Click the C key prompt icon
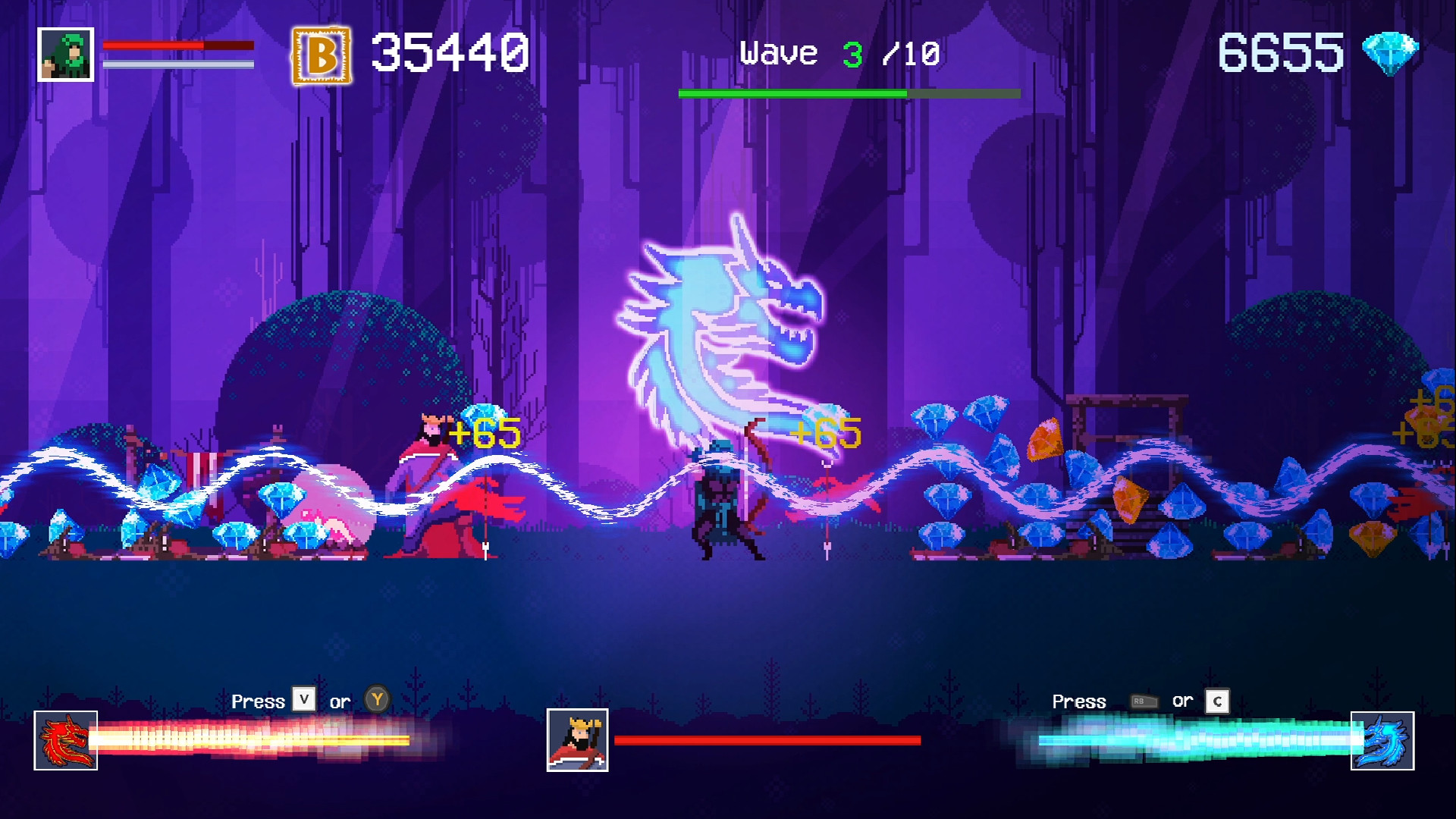Viewport: 1456px width, 819px height. click(x=1216, y=701)
